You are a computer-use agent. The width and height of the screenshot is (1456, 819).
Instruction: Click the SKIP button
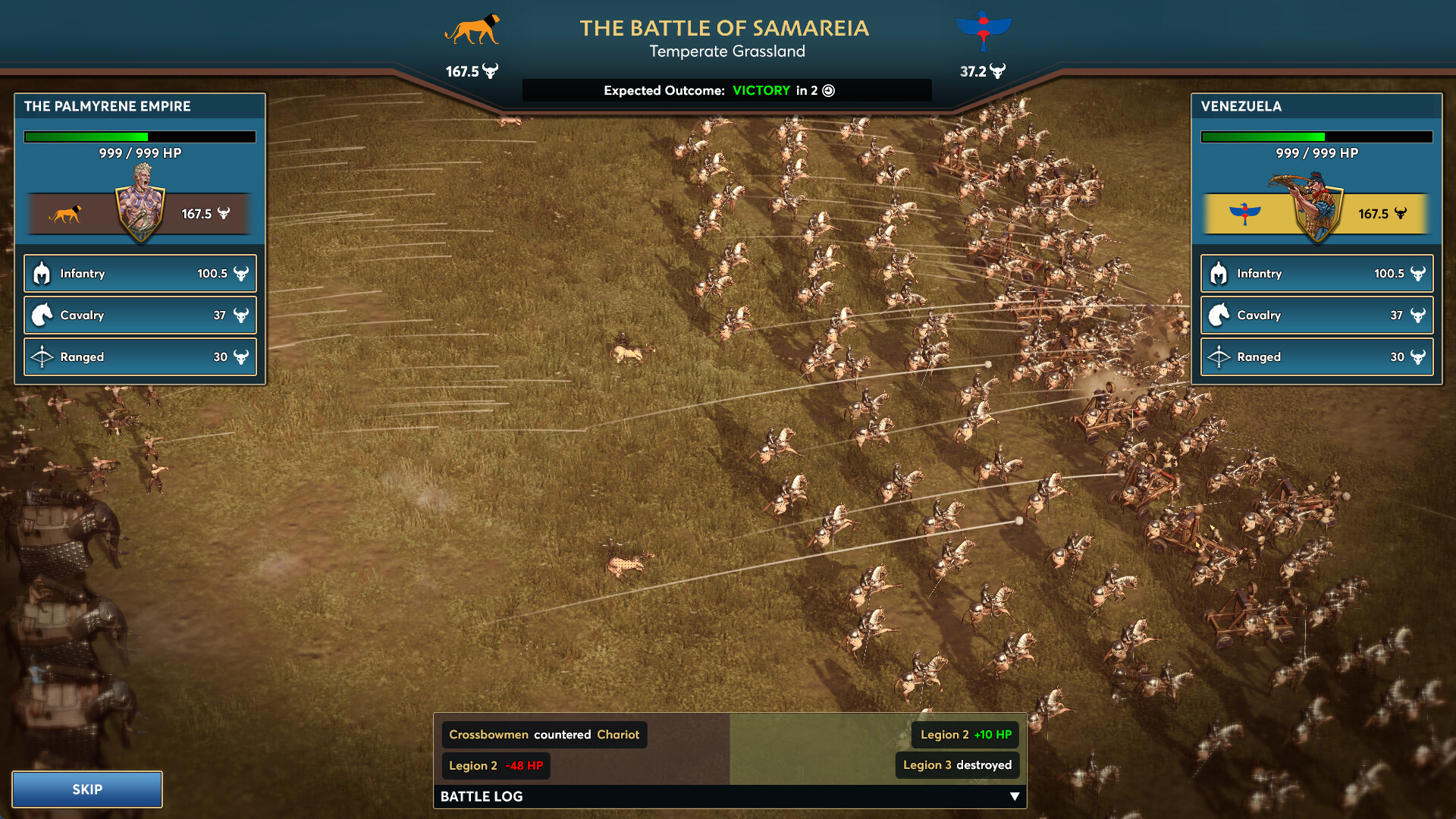[86, 789]
